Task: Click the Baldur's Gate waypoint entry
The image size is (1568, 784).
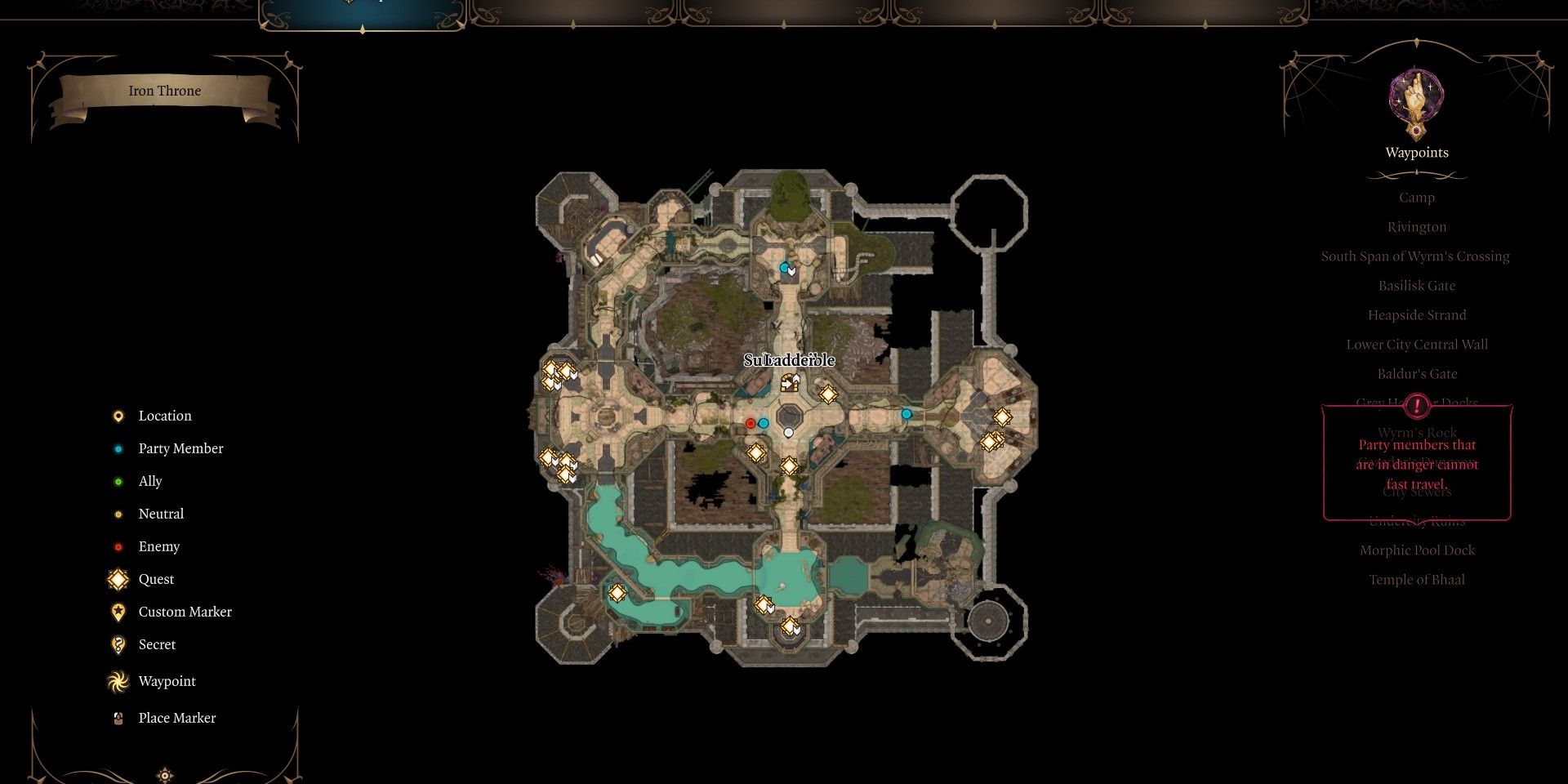Action: pyautogui.click(x=1416, y=373)
